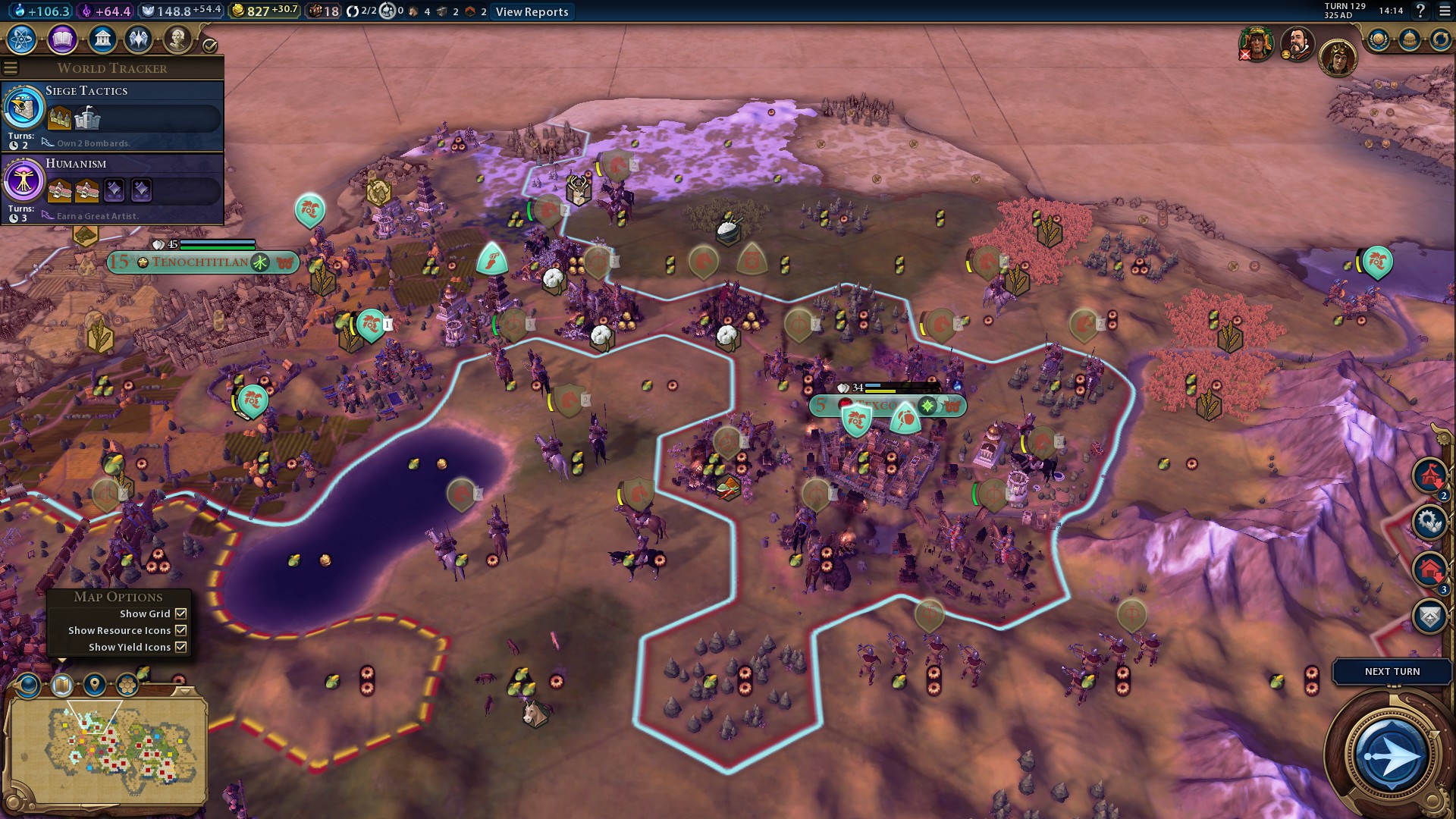Open the Civilopedia help question mark
The height and width of the screenshot is (819, 1456).
[x=1420, y=11]
